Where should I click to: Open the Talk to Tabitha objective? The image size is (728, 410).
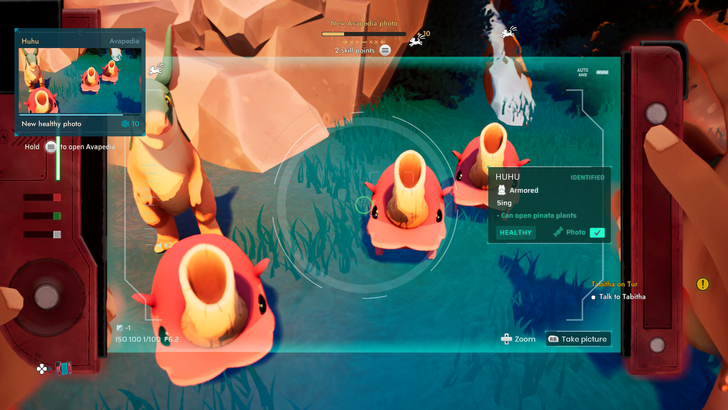[622, 297]
